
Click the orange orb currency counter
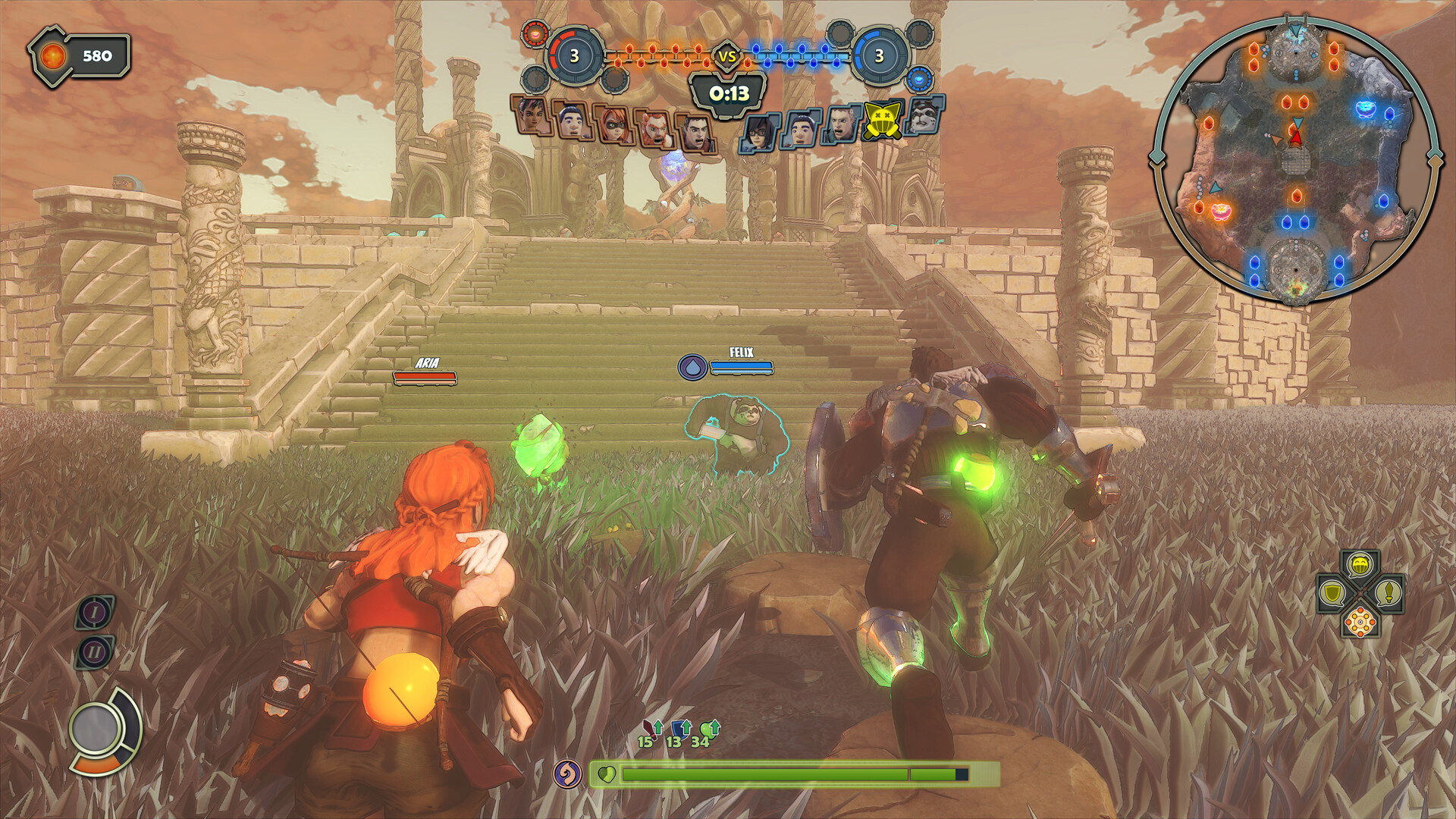coord(80,57)
